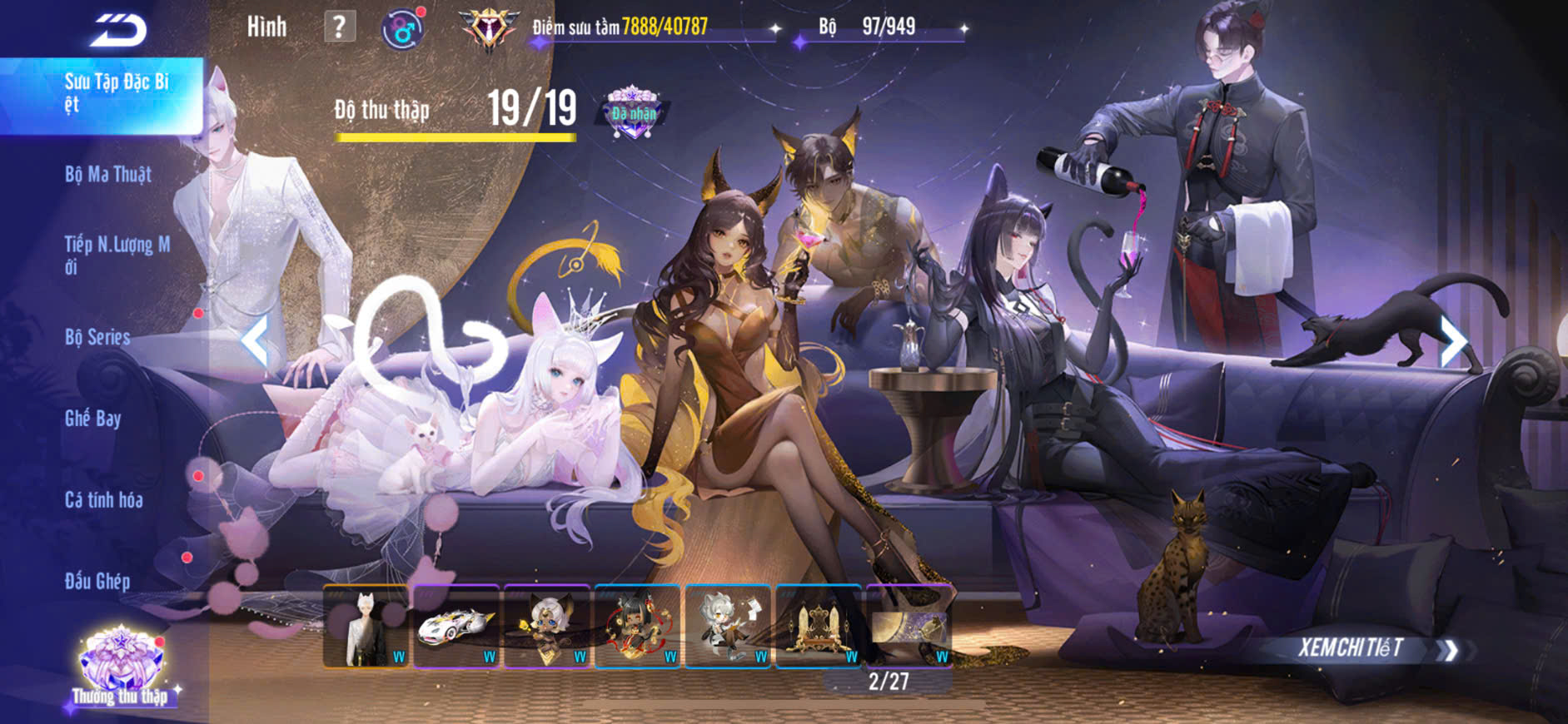1568x724 pixels.
Task: Select the white-suit outfit thumbnail
Action: [x=366, y=627]
